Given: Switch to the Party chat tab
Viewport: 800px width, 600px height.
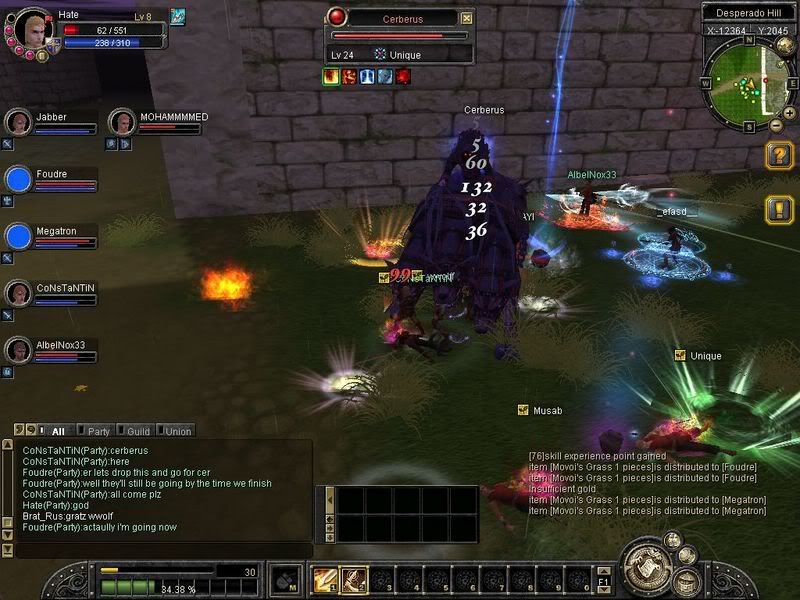Looking at the screenshot, I should click(96, 431).
